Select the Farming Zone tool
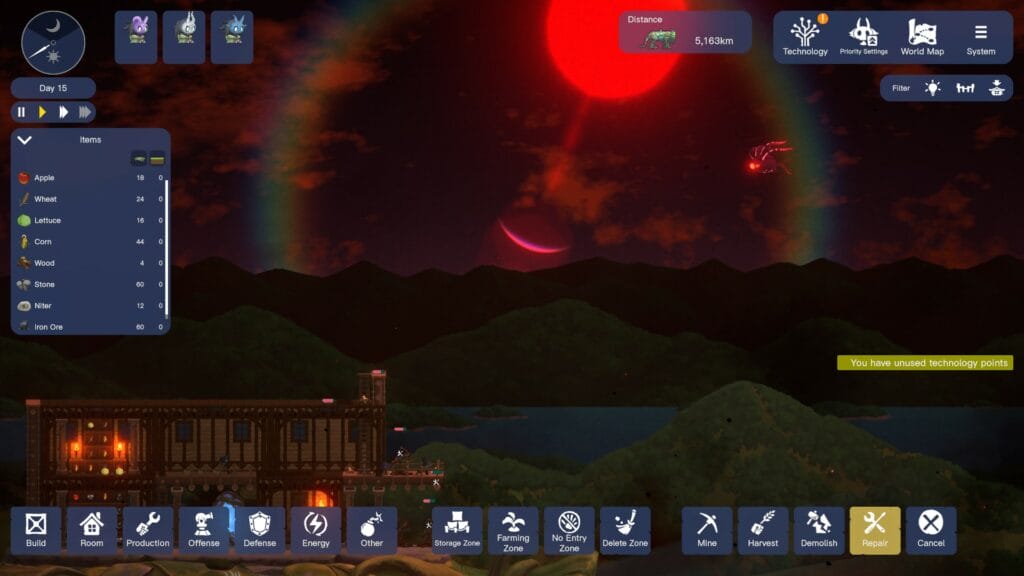1024x576 pixels. point(513,530)
